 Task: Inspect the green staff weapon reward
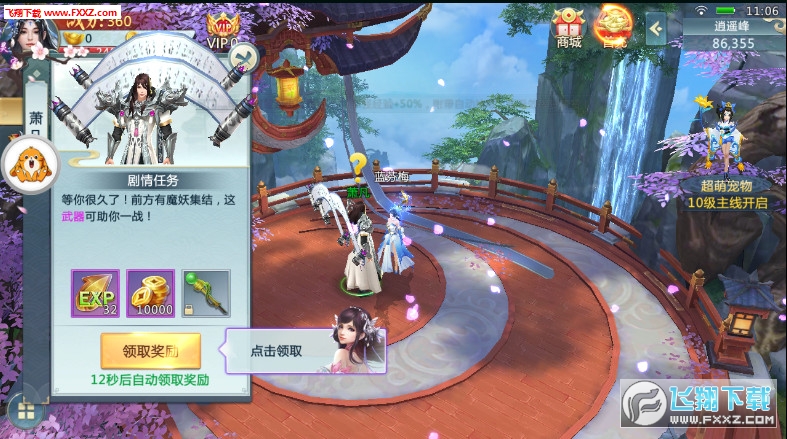205,293
